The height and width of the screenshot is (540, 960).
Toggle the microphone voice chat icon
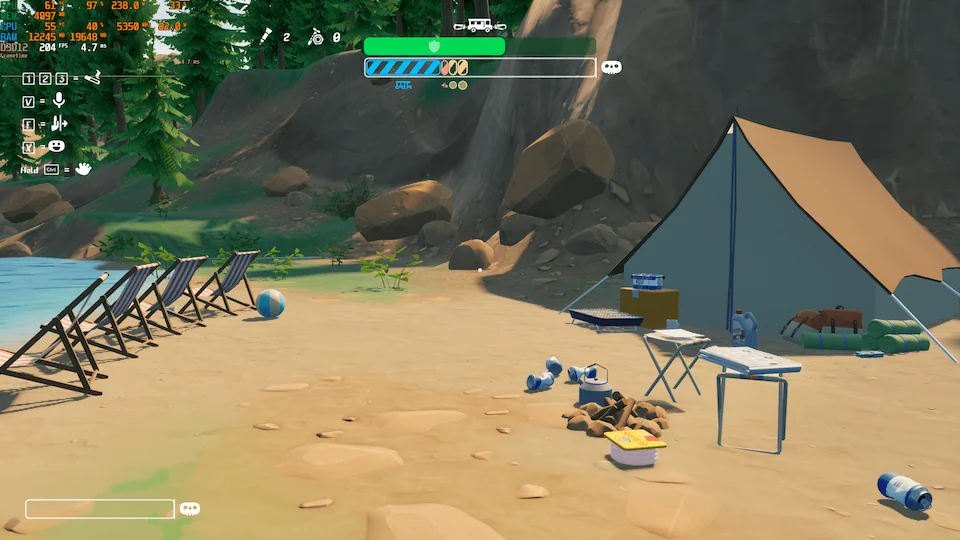tap(58, 100)
